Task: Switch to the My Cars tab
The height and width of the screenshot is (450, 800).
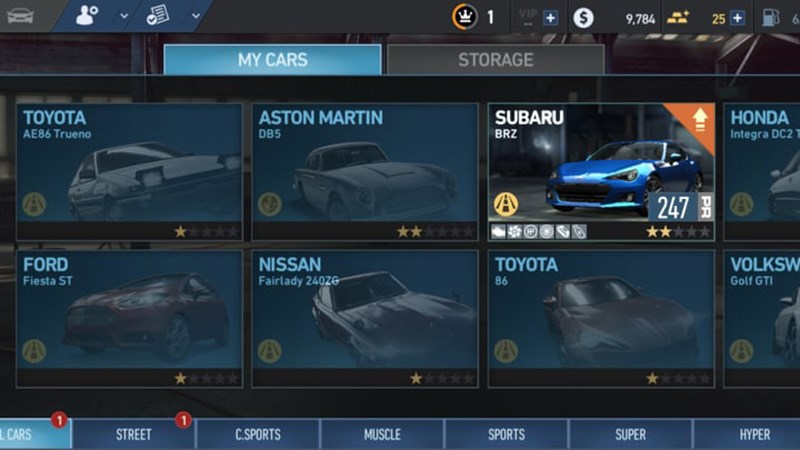Action: coord(272,60)
